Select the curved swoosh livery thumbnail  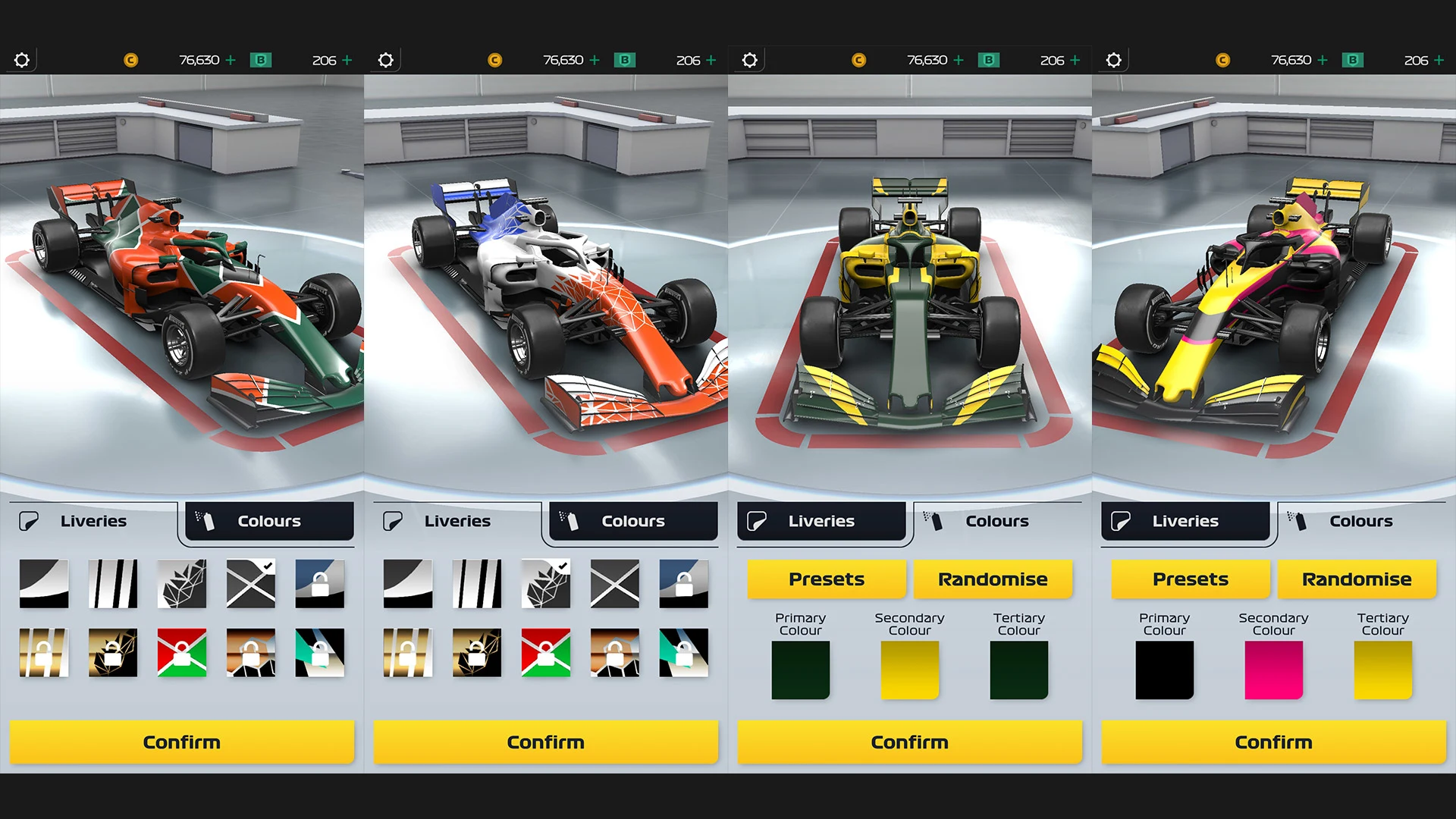tap(43, 582)
